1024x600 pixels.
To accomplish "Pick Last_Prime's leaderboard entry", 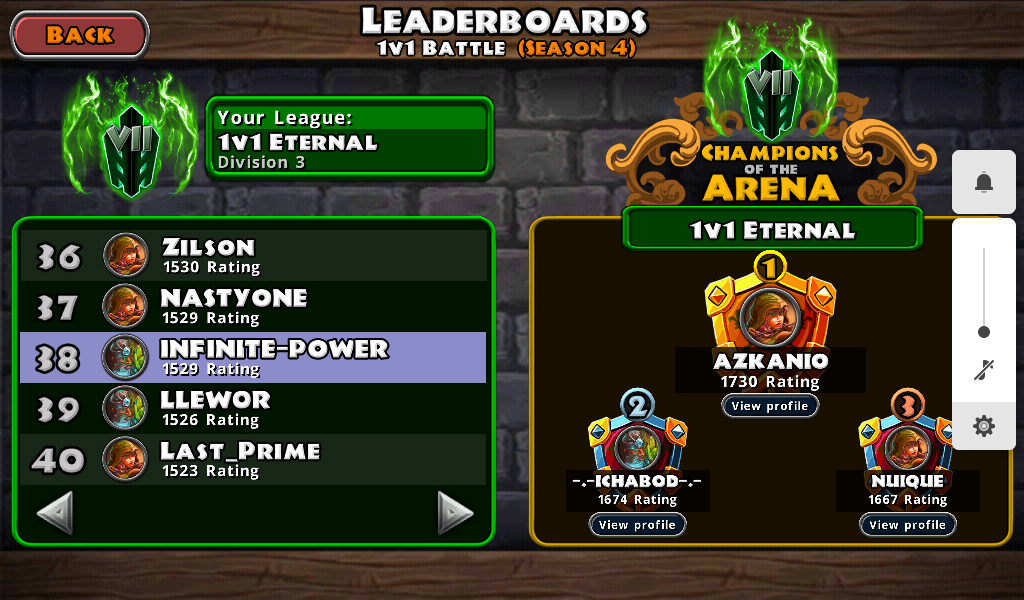I will [253, 459].
